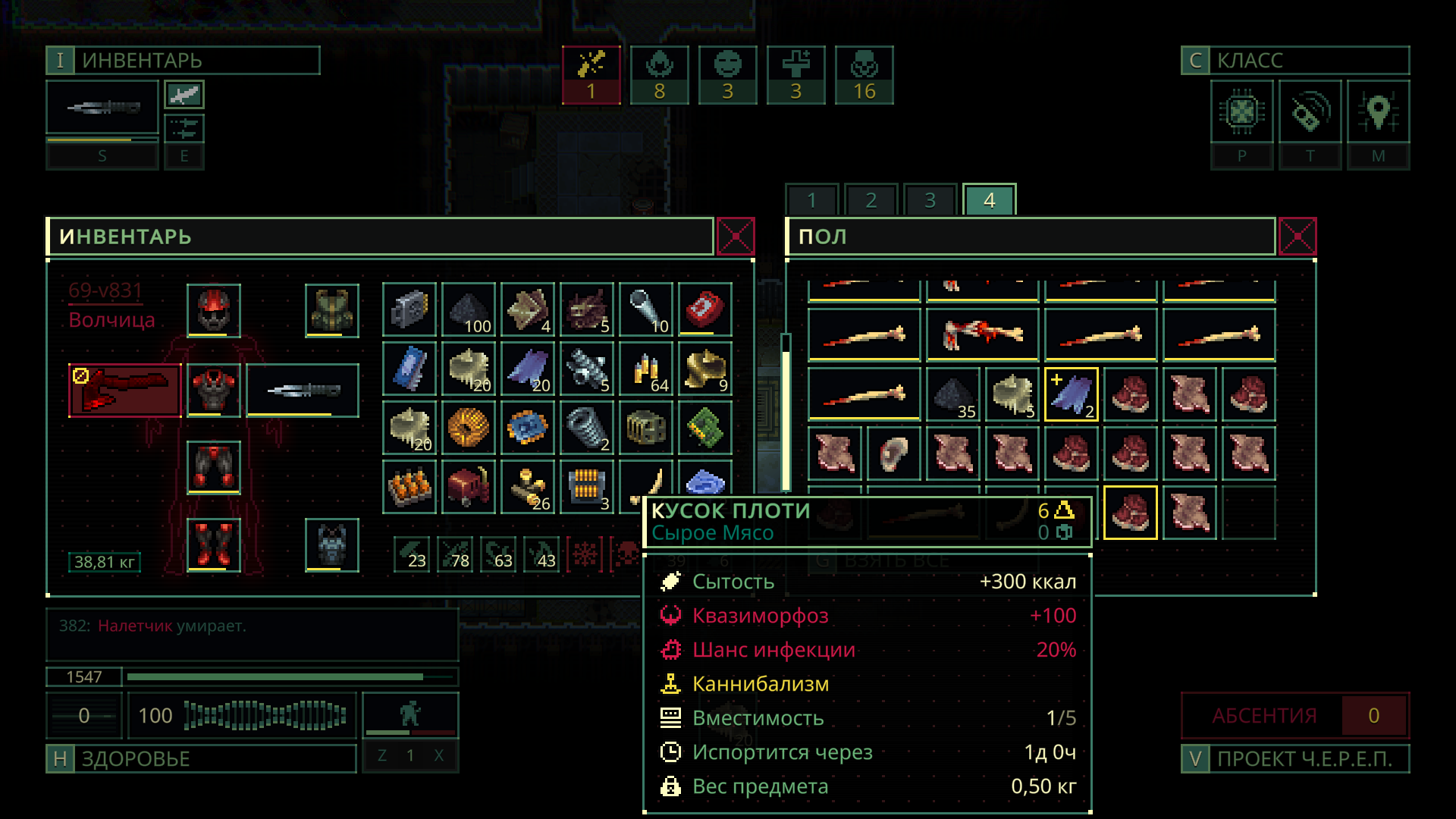This screenshot has width=1456, height=819.
Task: Switch to floor tab 2
Action: [x=871, y=200]
